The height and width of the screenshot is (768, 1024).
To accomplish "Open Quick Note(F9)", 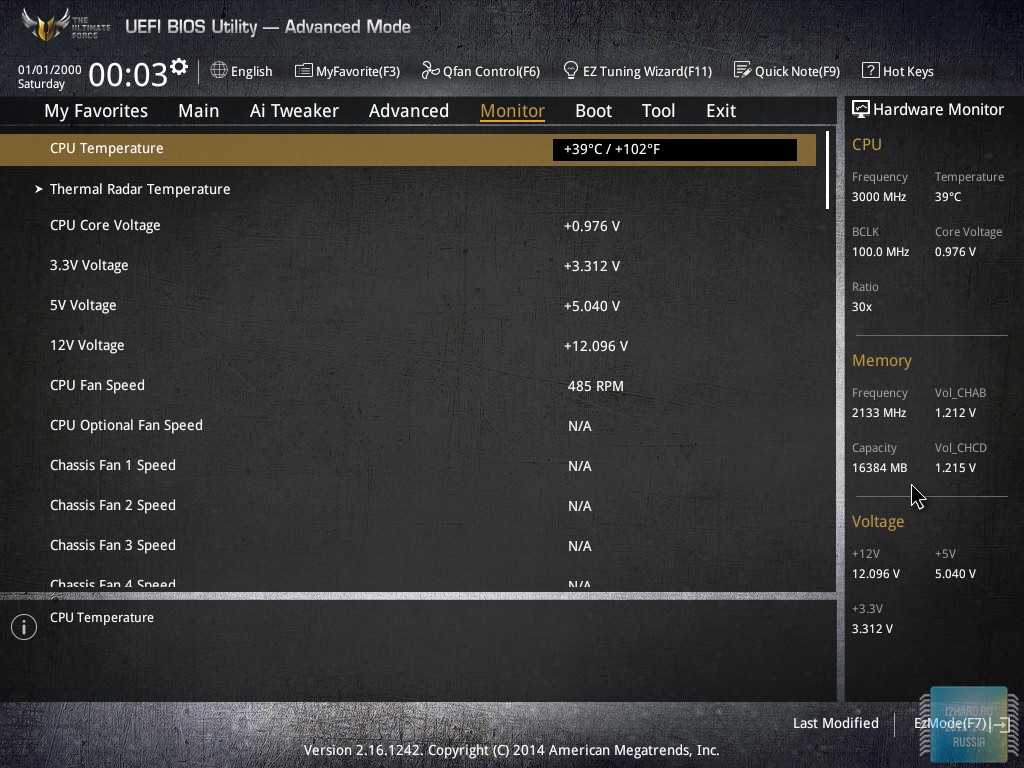I will coord(787,71).
